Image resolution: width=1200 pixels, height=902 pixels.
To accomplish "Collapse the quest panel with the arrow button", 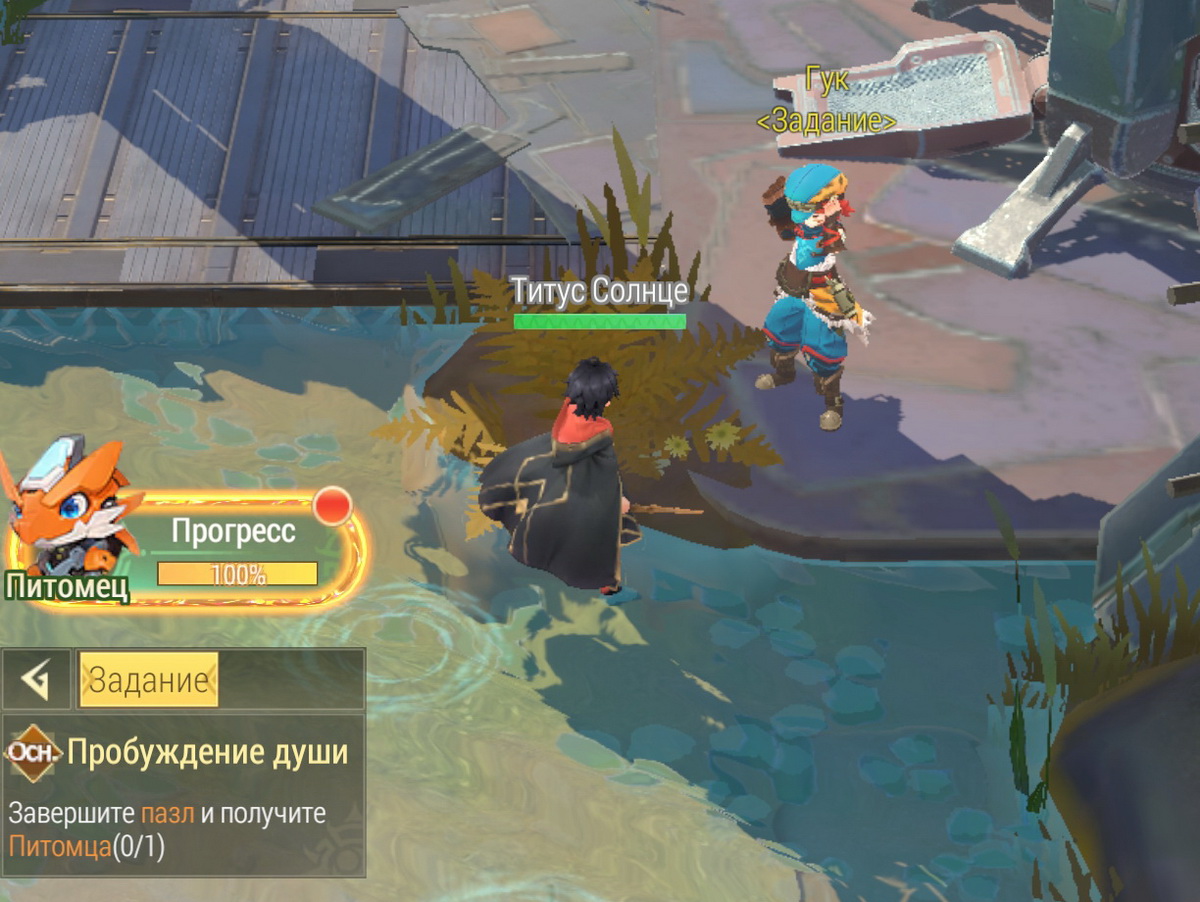I will 36,680.
